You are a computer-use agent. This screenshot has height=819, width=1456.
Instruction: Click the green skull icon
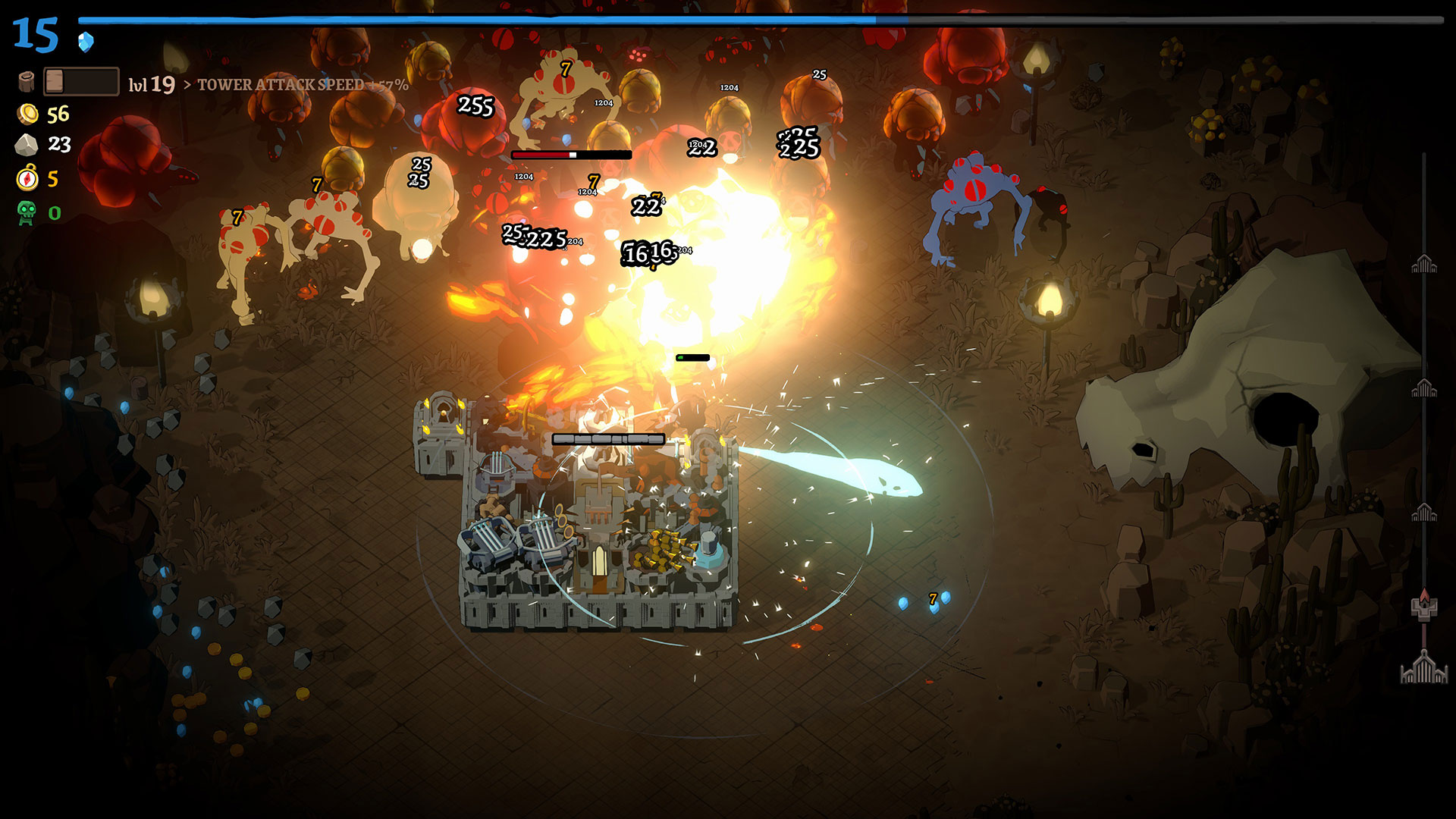tap(27, 212)
